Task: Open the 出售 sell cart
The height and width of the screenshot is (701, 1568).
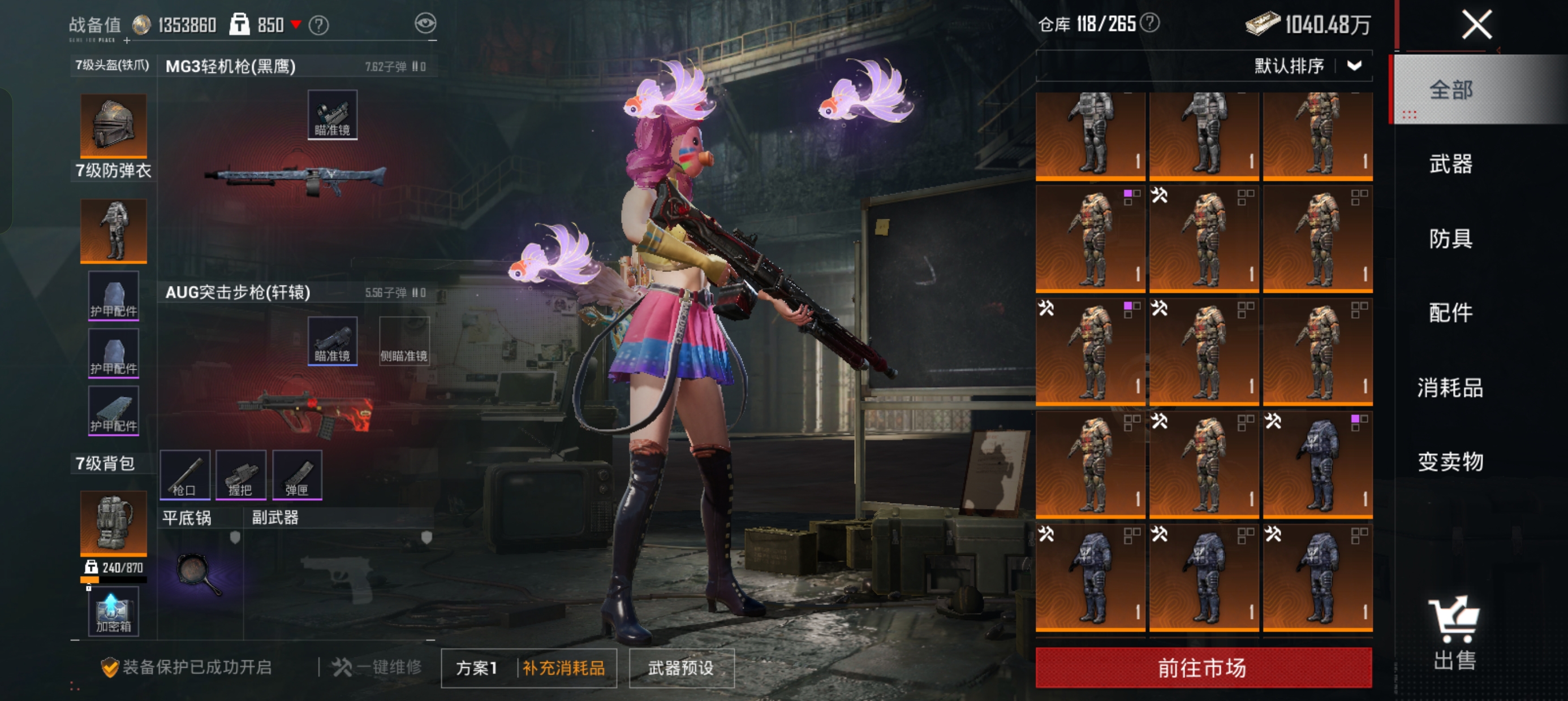Action: [1454, 633]
